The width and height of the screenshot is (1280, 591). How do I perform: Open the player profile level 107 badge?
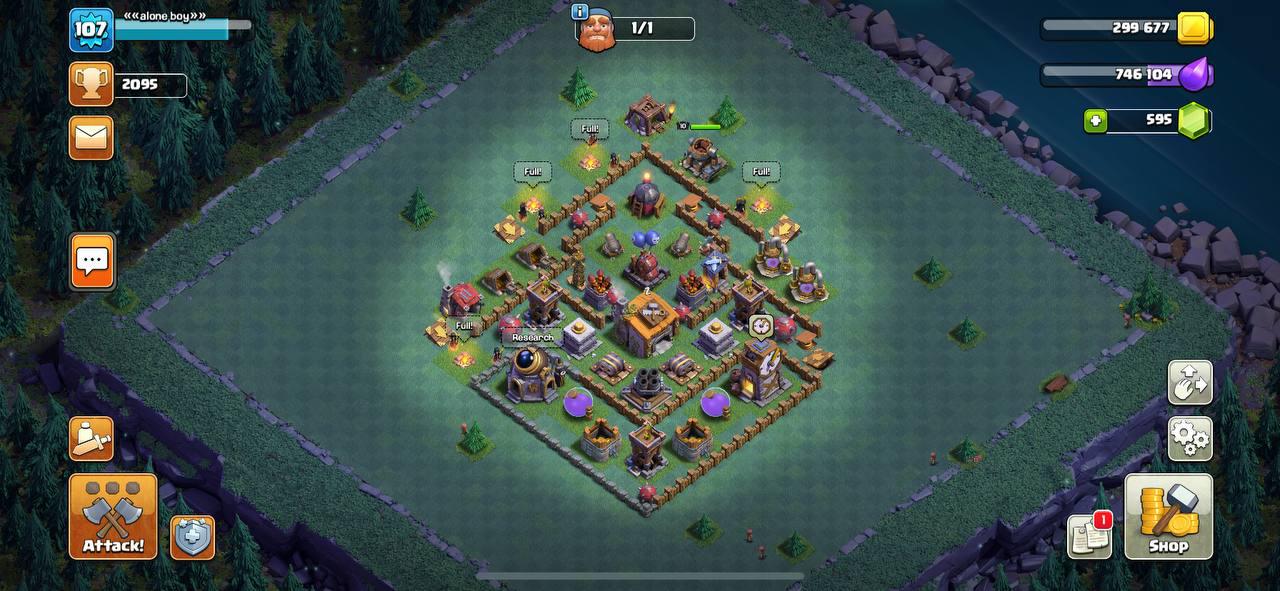[91, 29]
